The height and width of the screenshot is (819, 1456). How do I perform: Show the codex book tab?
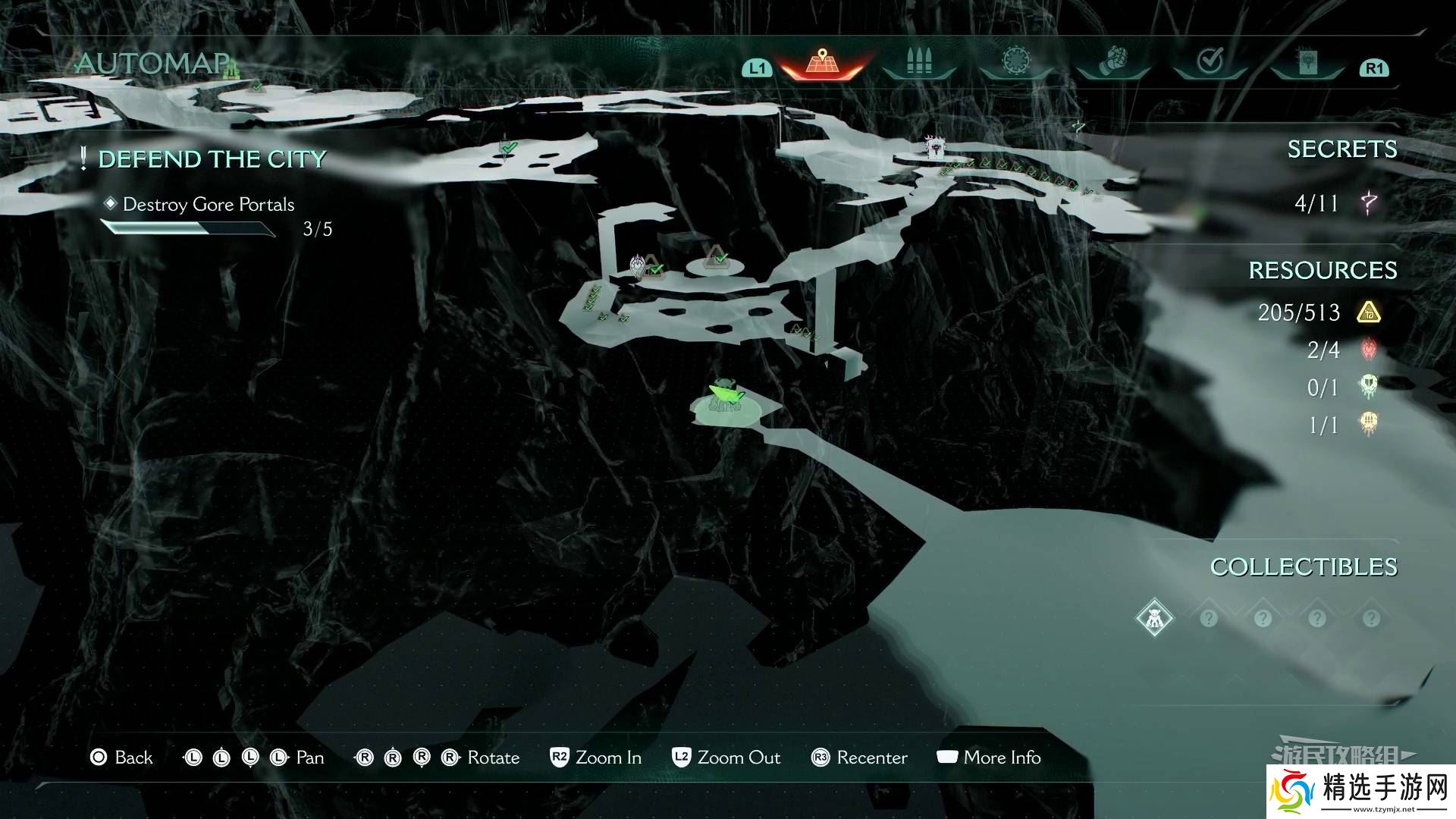[1307, 62]
